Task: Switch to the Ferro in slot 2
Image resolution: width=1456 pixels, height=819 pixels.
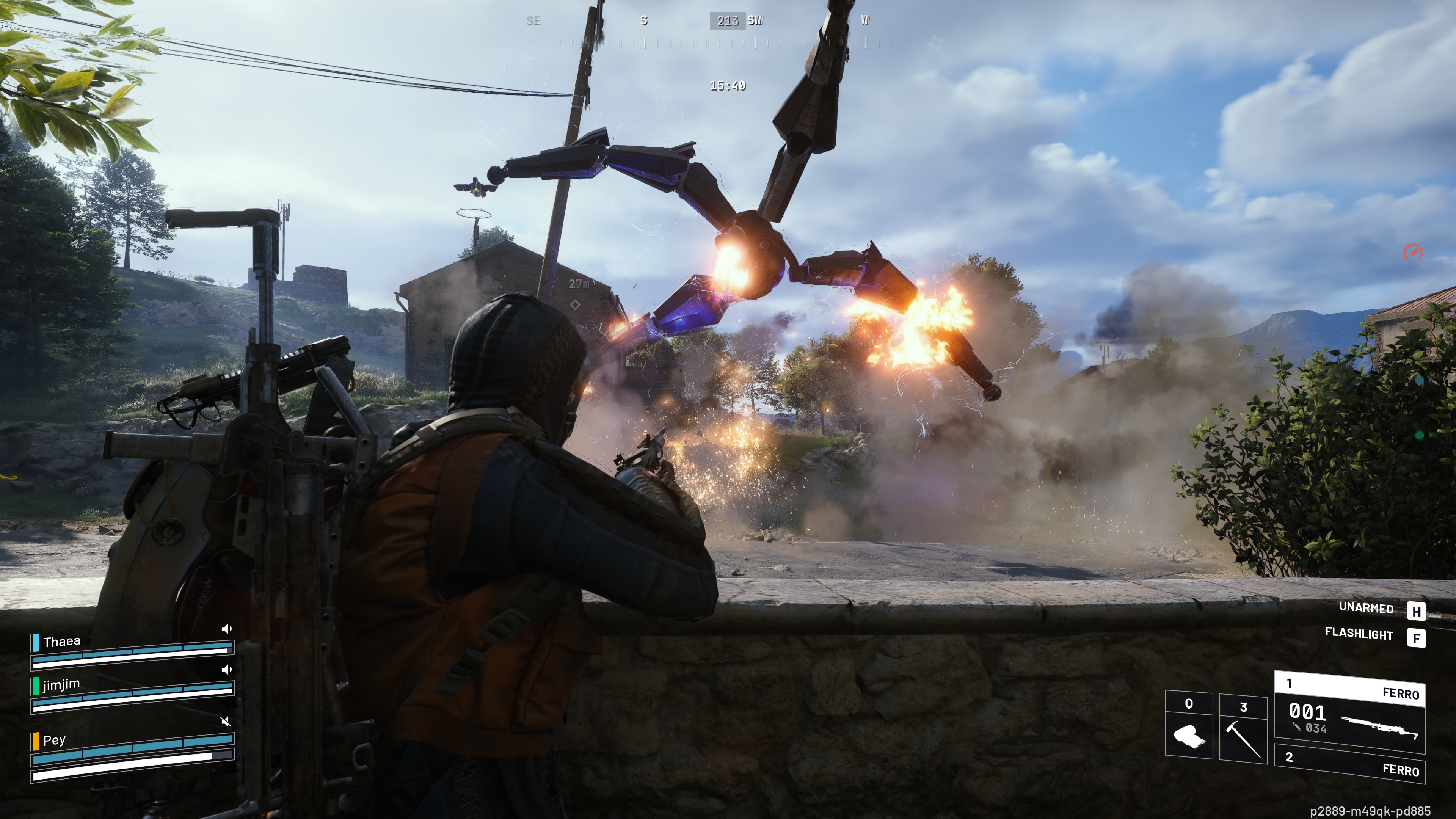Action: (1349, 764)
